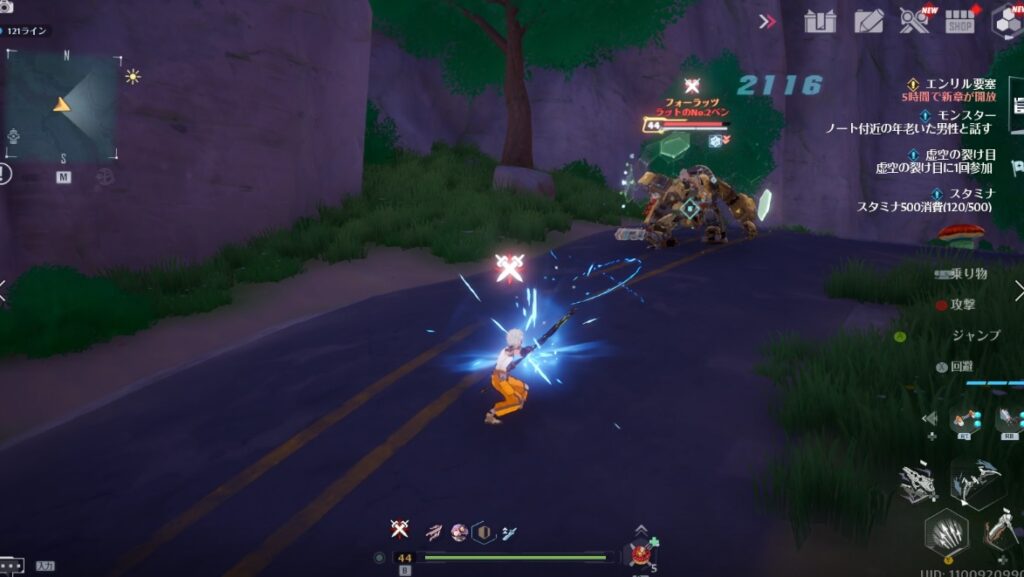Open the minimap
This screenshot has width=1024, height=577.
click(63, 107)
